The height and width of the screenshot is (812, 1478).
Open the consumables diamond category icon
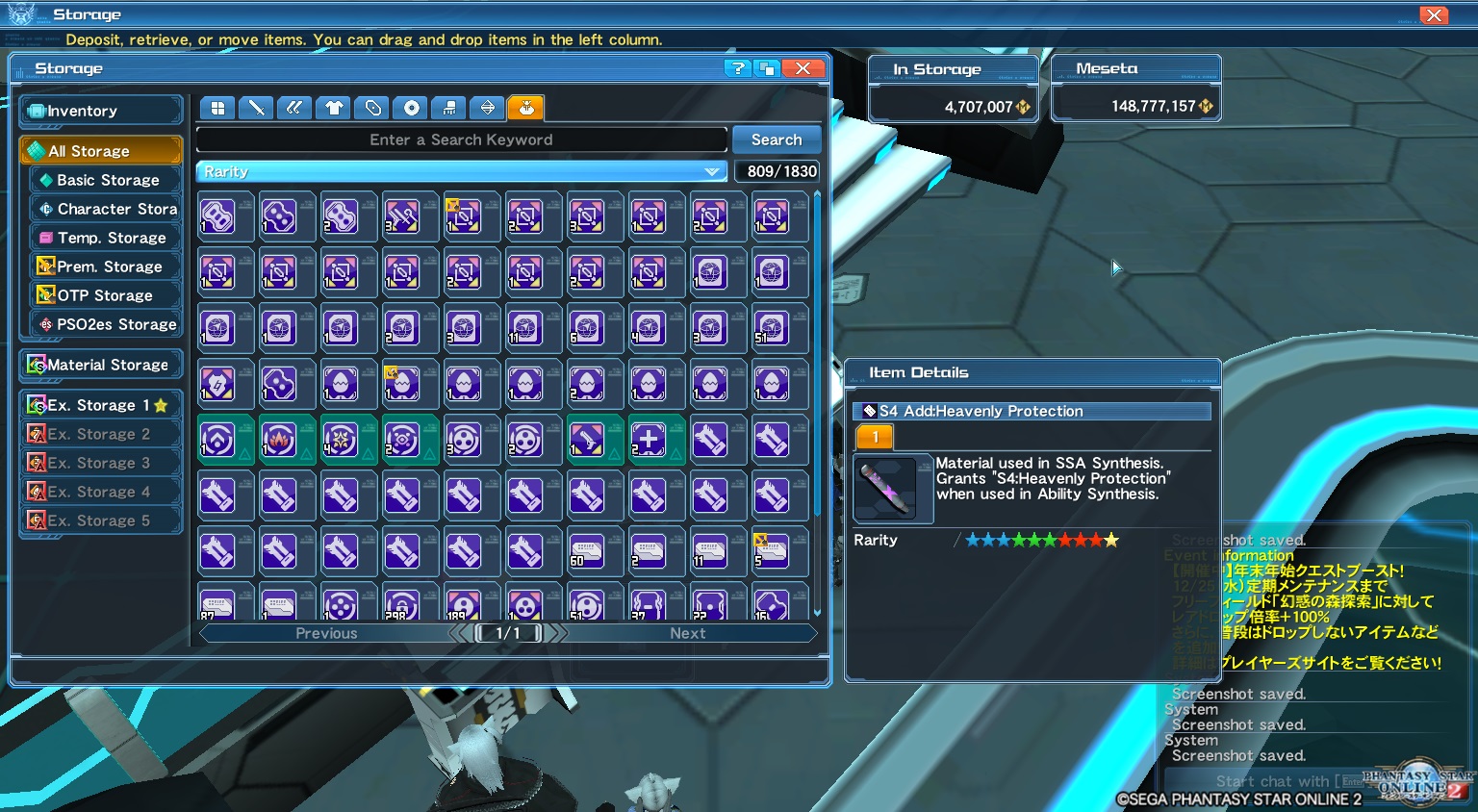[487, 108]
